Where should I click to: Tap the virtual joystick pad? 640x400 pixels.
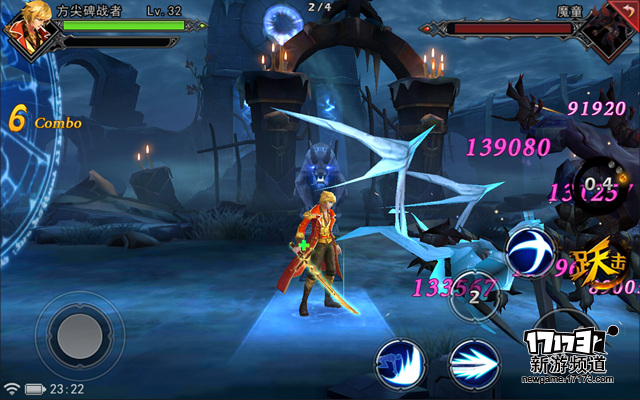79,335
